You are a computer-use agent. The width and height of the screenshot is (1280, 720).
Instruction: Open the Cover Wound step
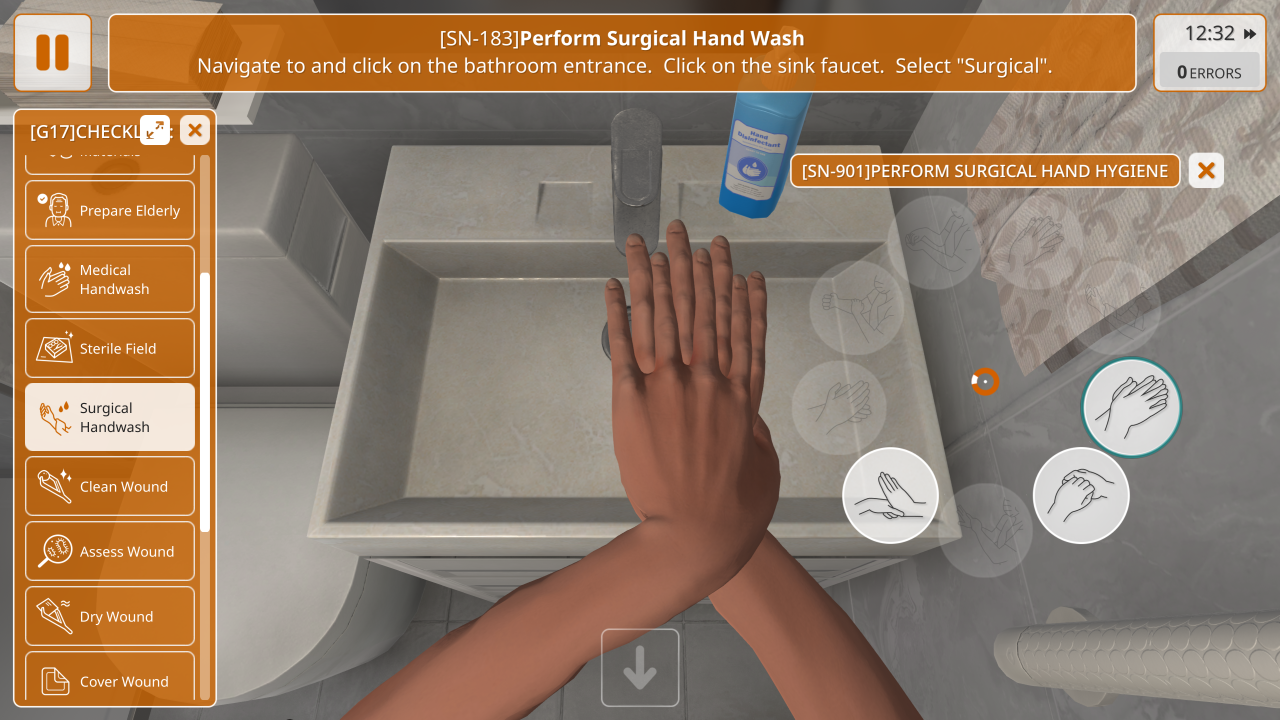point(110,680)
